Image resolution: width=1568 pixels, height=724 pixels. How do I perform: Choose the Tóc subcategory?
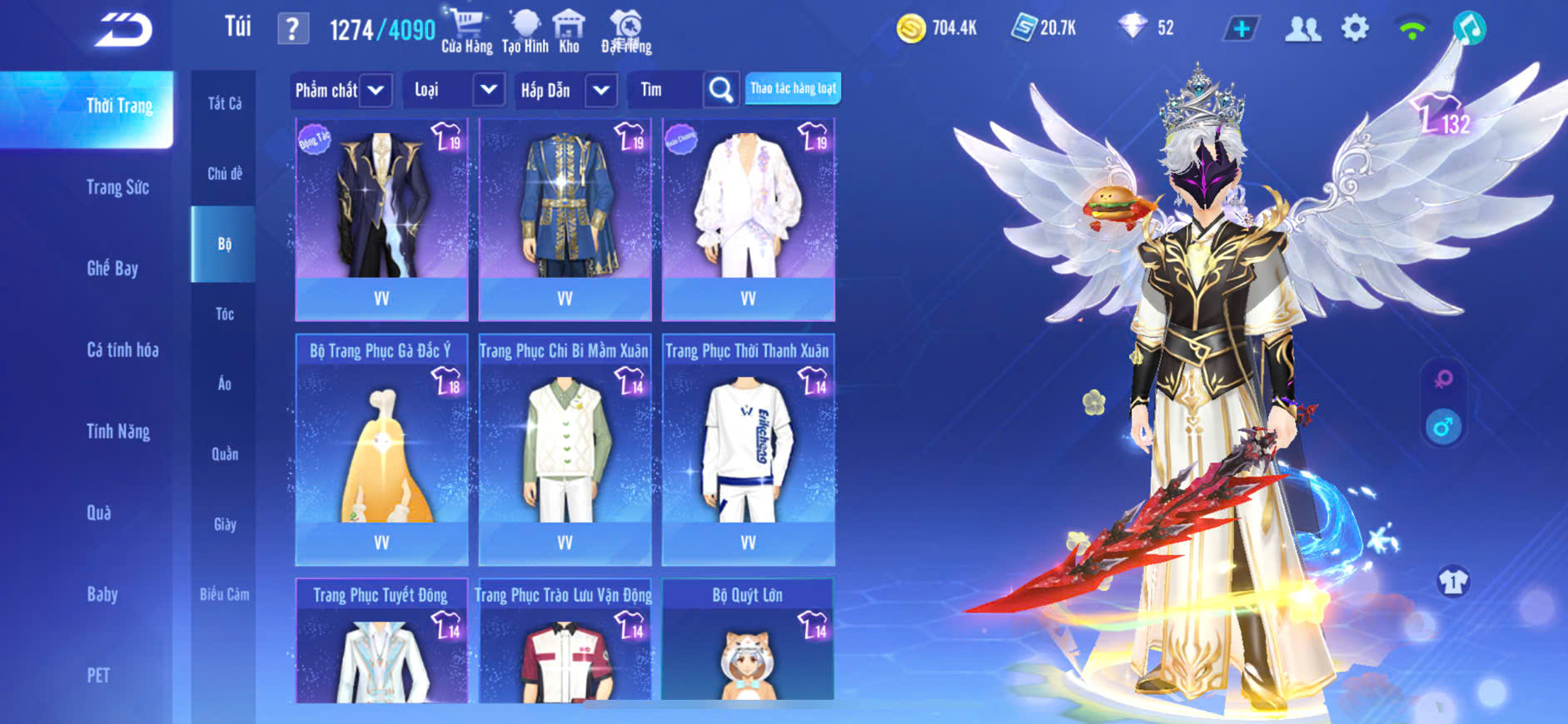[224, 314]
